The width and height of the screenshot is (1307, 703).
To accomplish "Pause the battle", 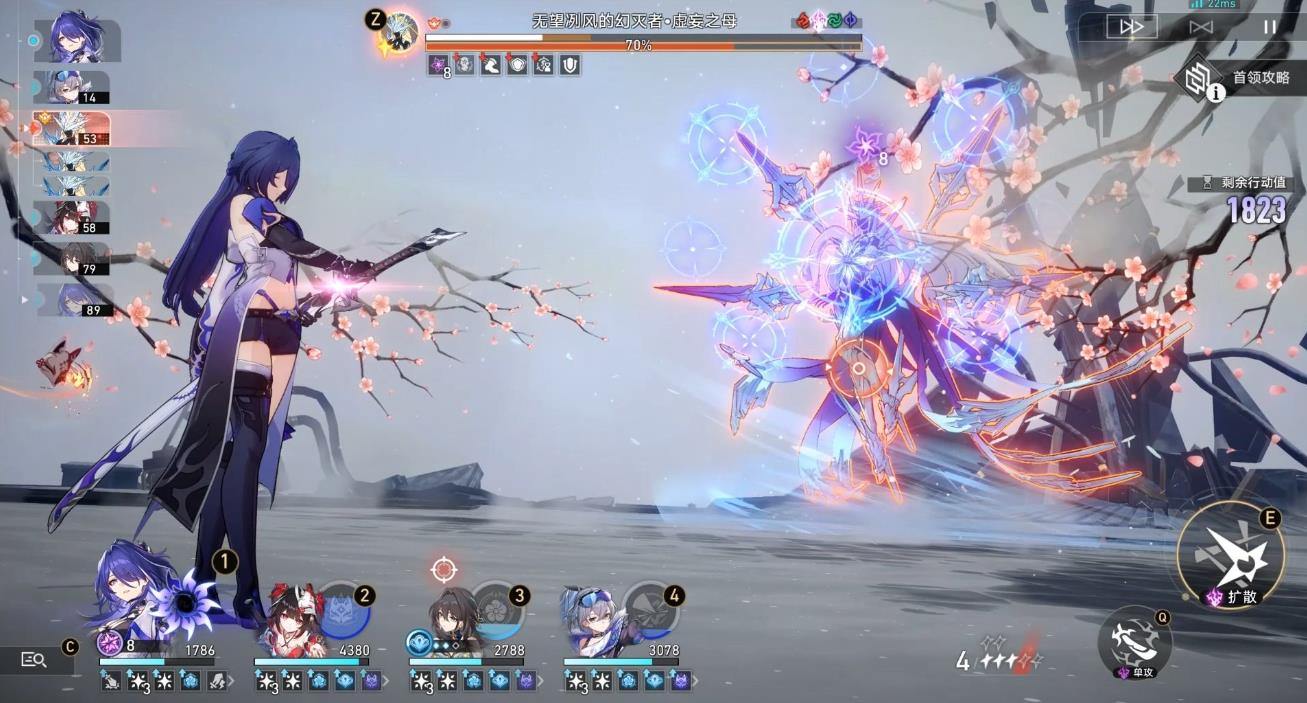I will pyautogui.click(x=1269, y=27).
